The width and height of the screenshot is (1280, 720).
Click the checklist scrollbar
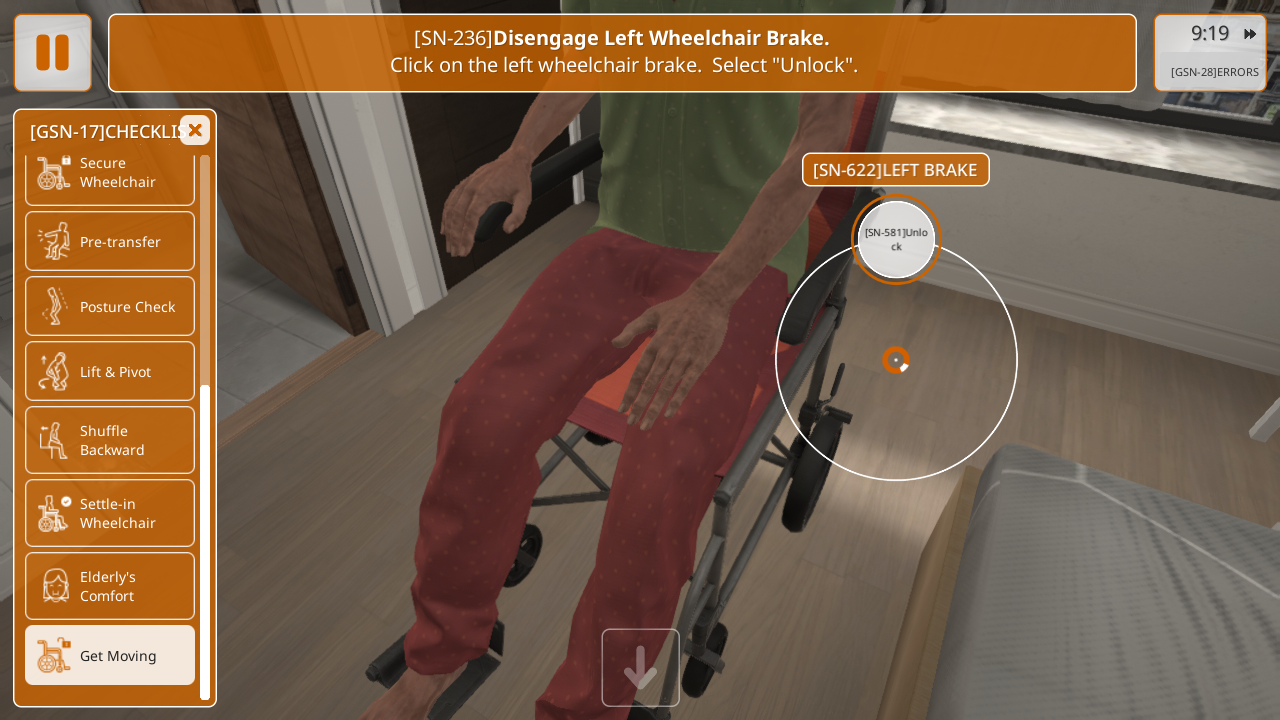point(205,540)
